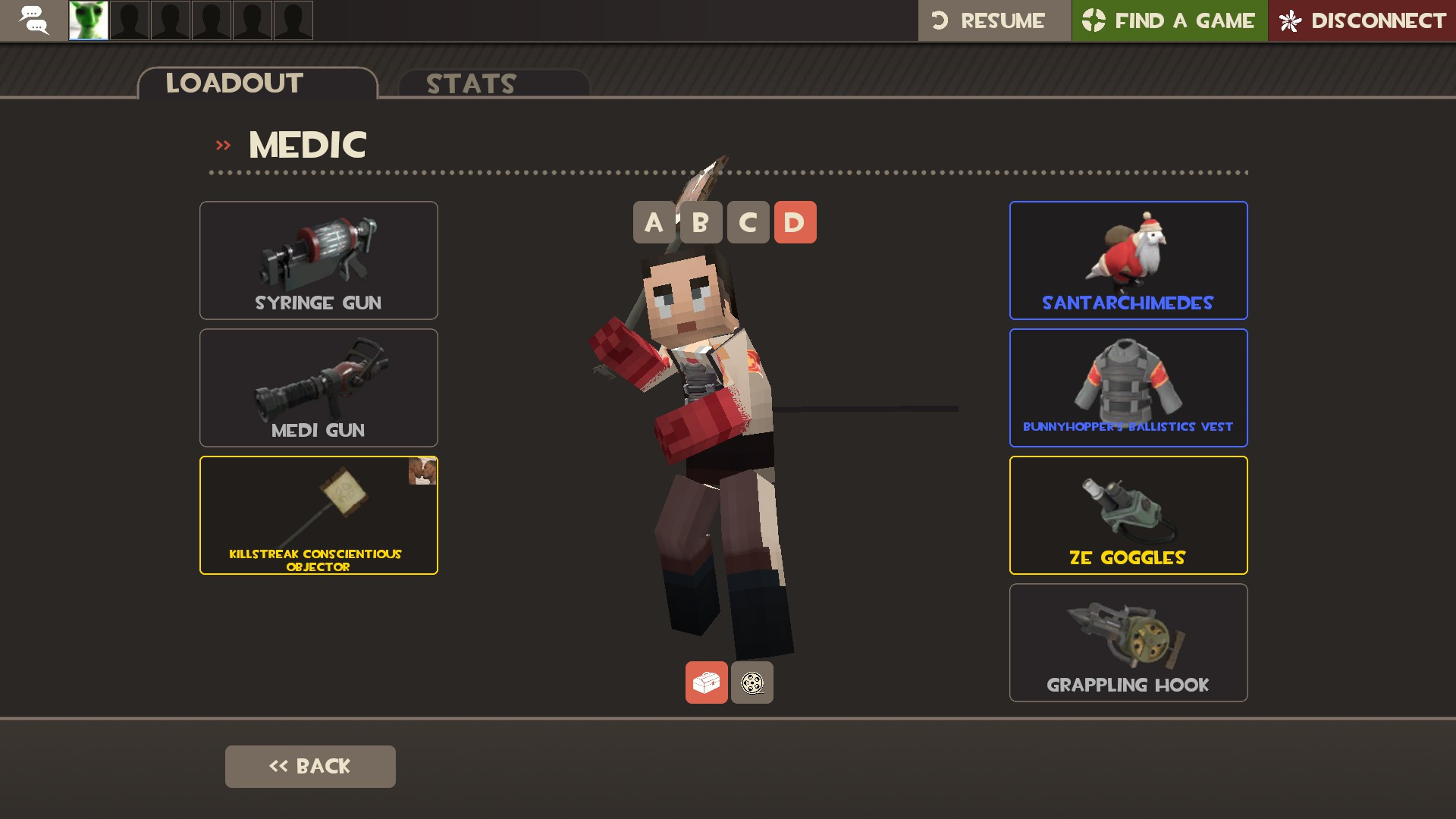
Task: Open the Syringe Gun item slot
Action: pos(318,260)
